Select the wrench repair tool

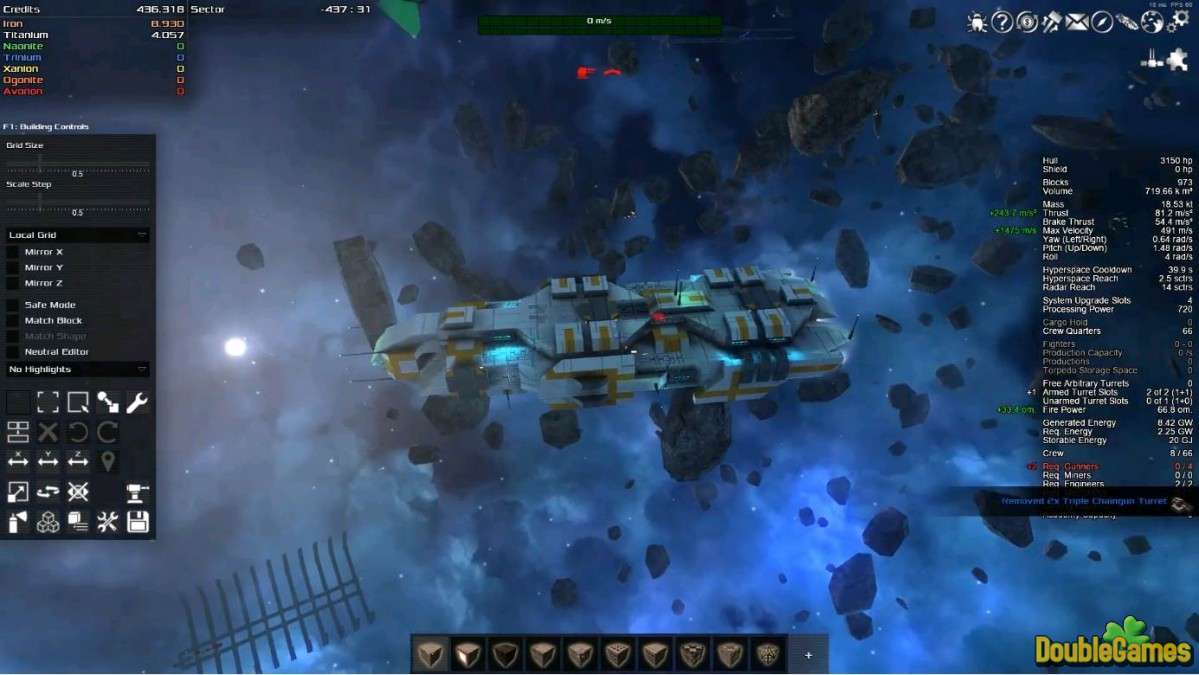137,402
